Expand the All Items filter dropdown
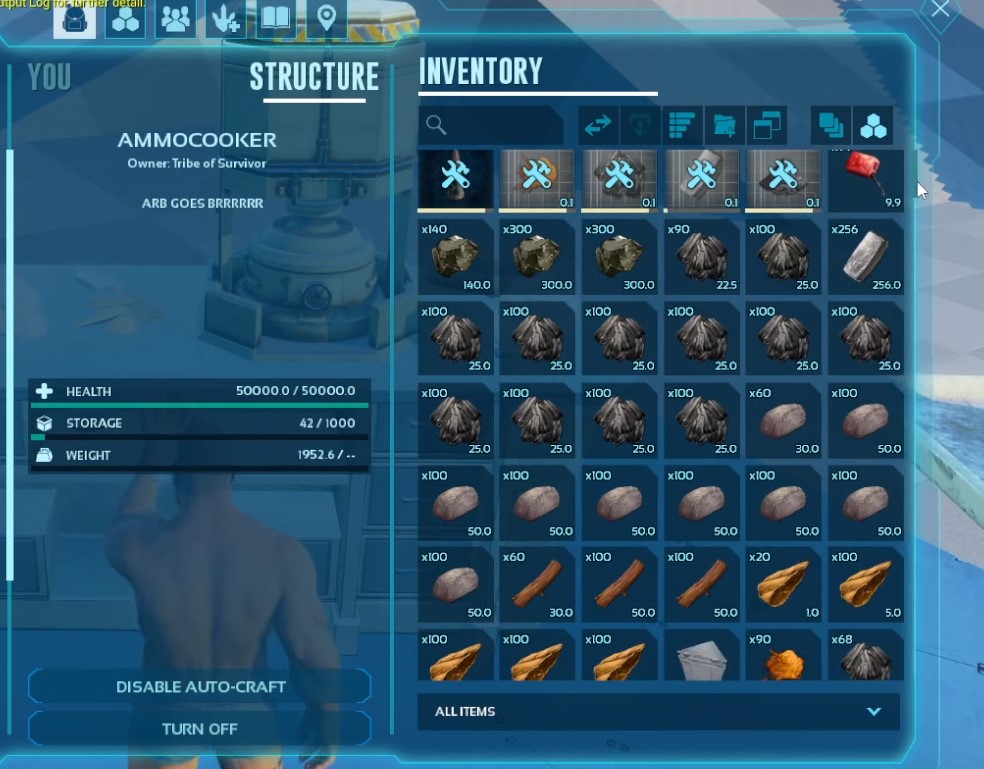The width and height of the screenshot is (984, 769). (x=658, y=712)
